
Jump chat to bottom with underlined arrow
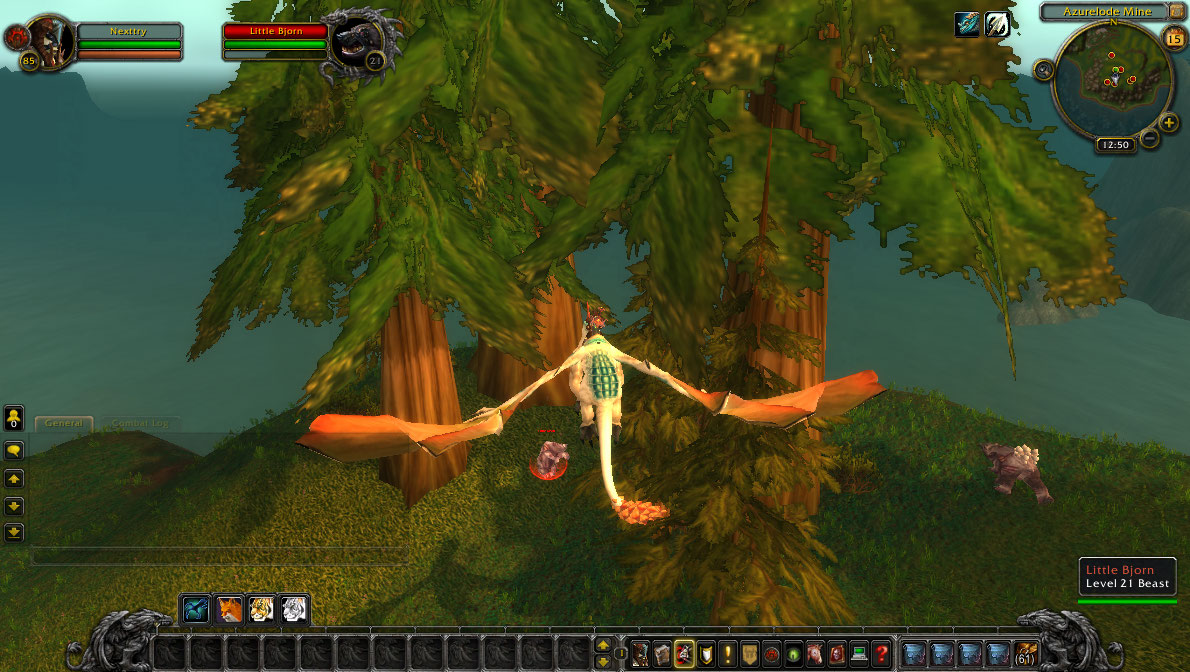click(14, 532)
